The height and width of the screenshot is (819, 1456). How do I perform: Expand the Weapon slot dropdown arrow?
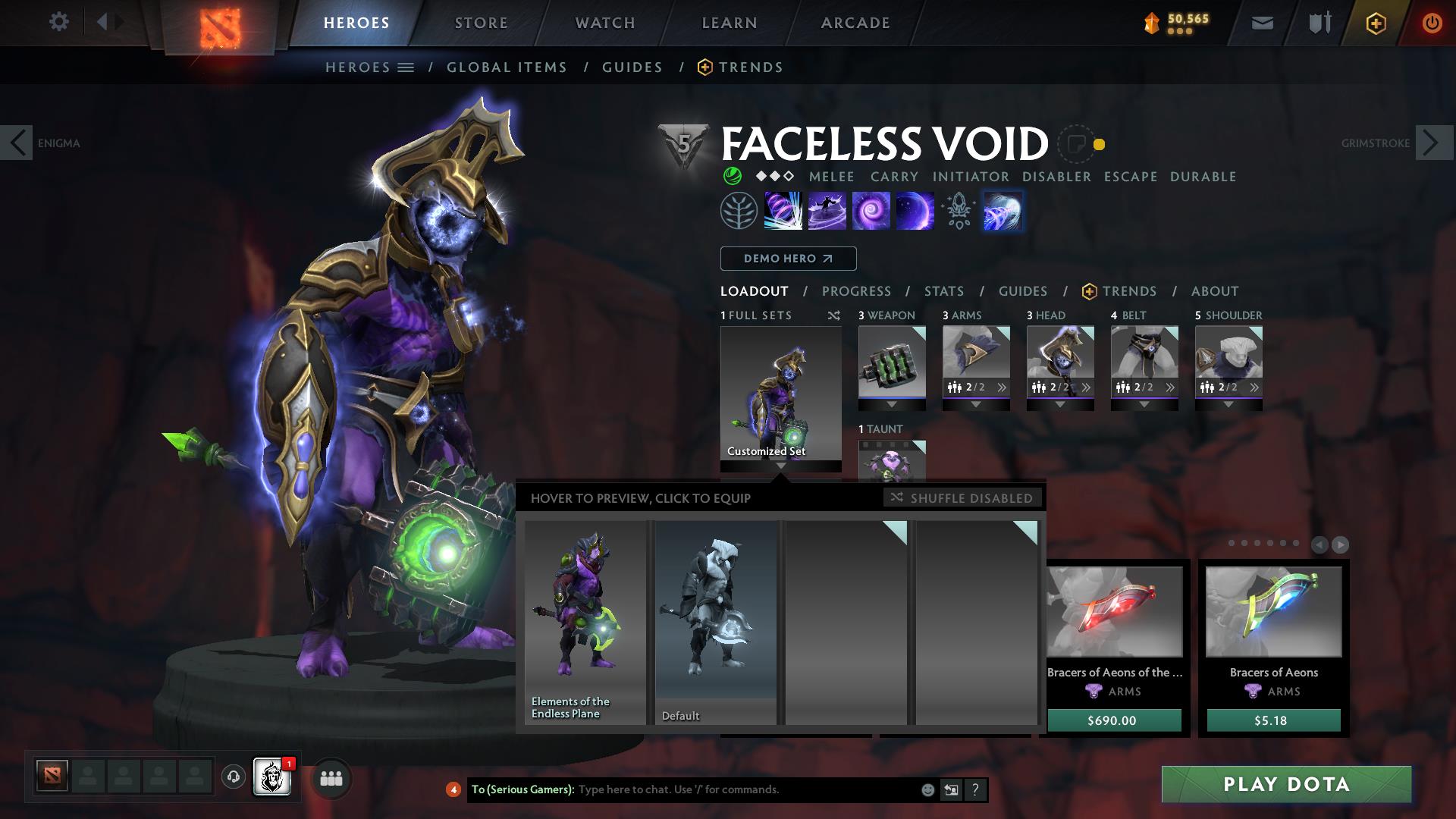pos(893,404)
